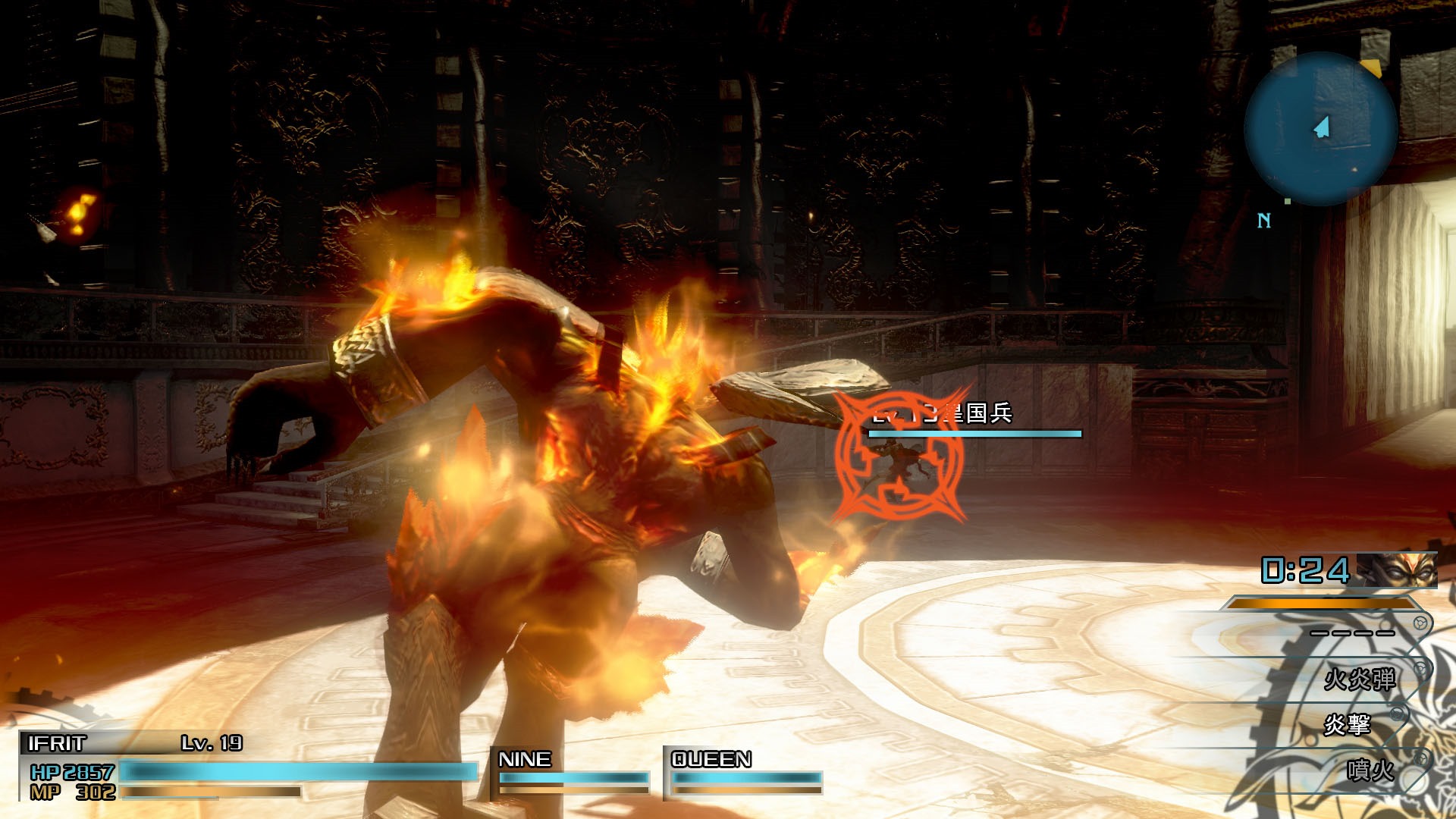Click the circular minimap
Image resolution: width=1456 pixels, height=819 pixels.
(x=1321, y=127)
